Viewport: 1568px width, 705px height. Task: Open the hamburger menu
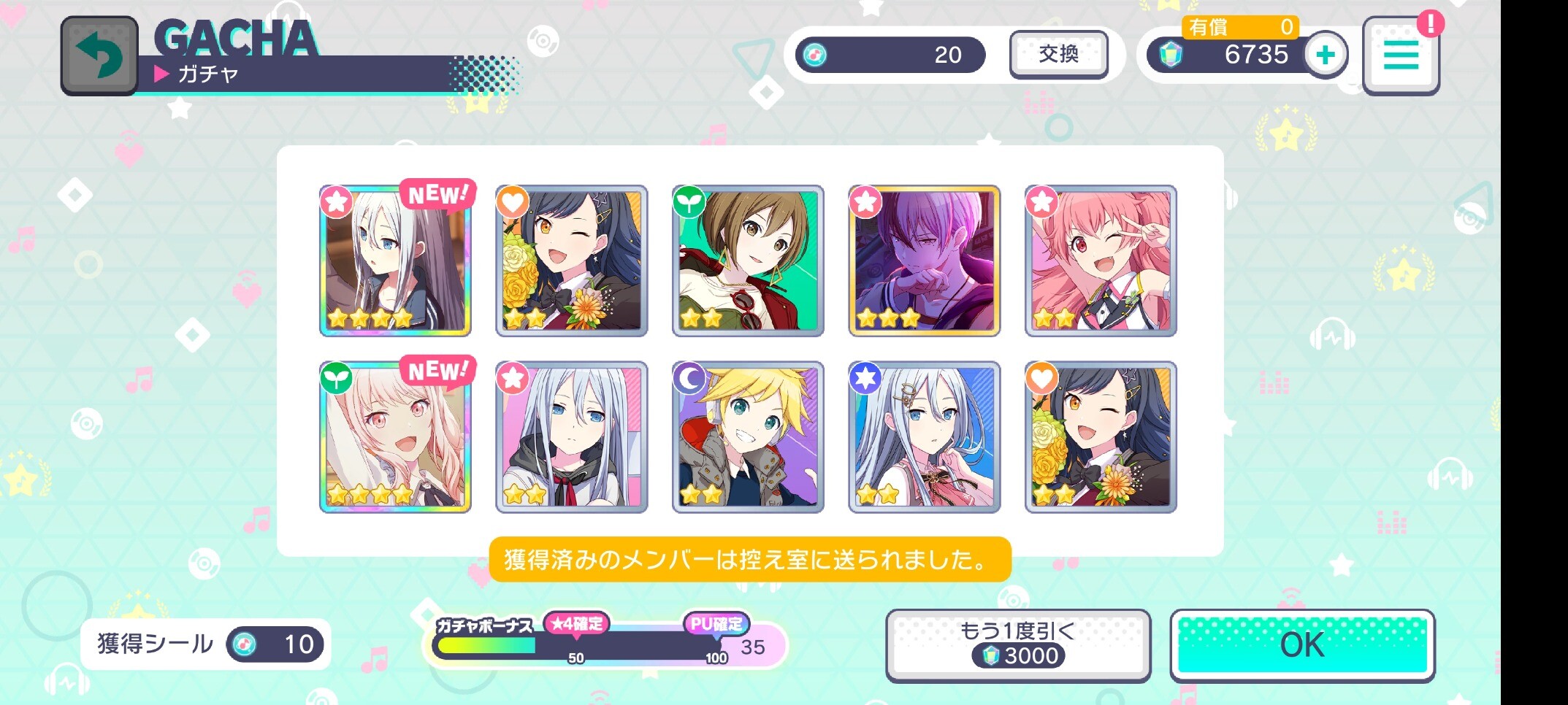1400,56
